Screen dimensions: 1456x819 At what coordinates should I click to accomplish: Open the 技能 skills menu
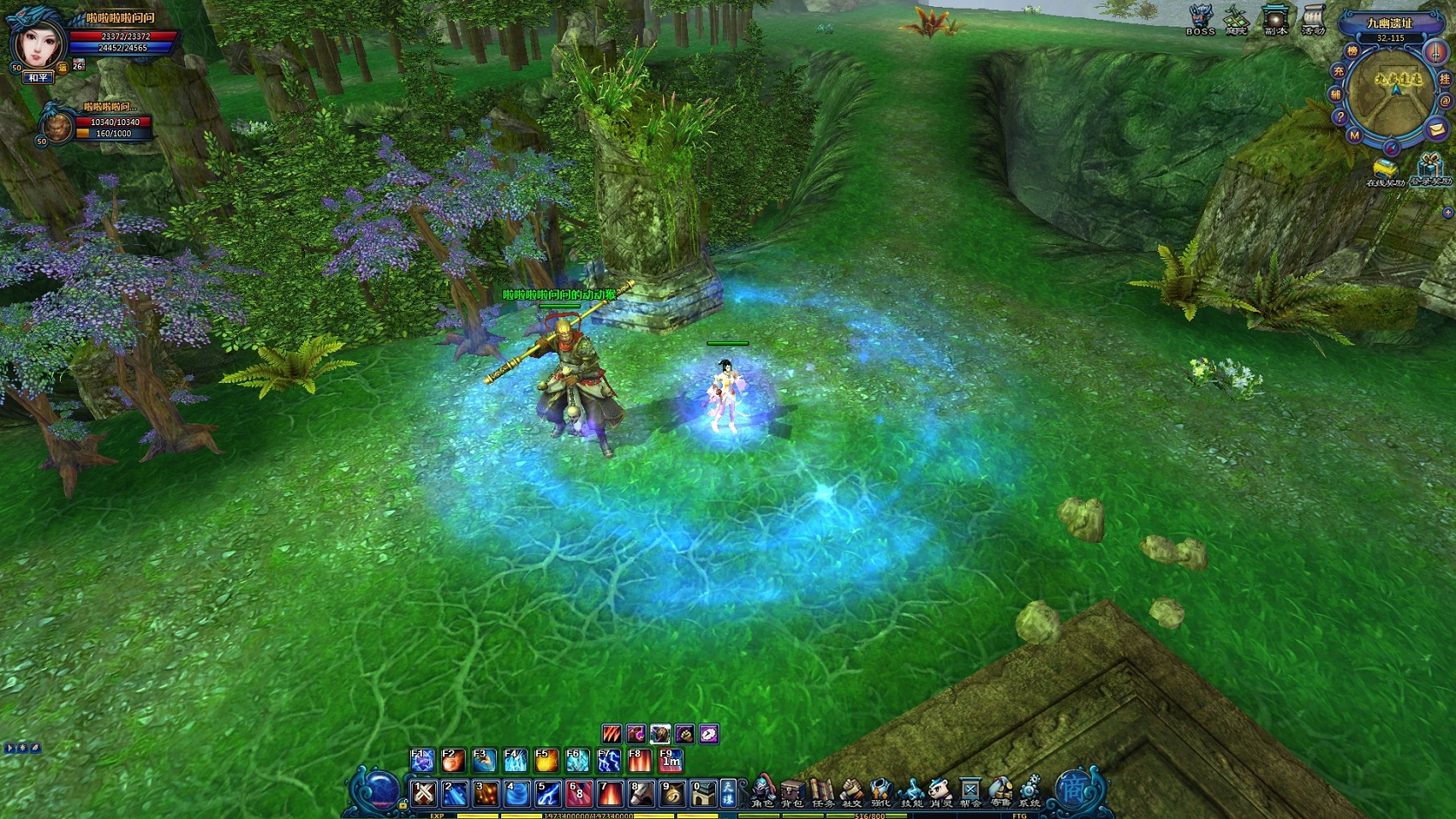pos(911,792)
